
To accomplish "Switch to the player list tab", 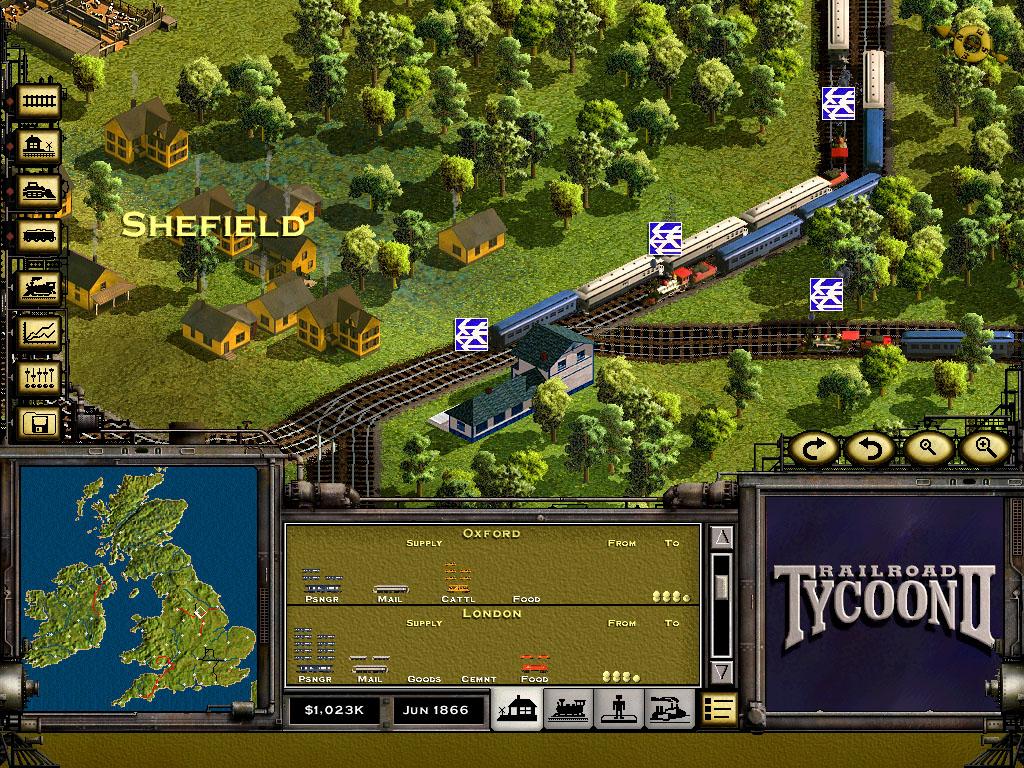I will 620,709.
